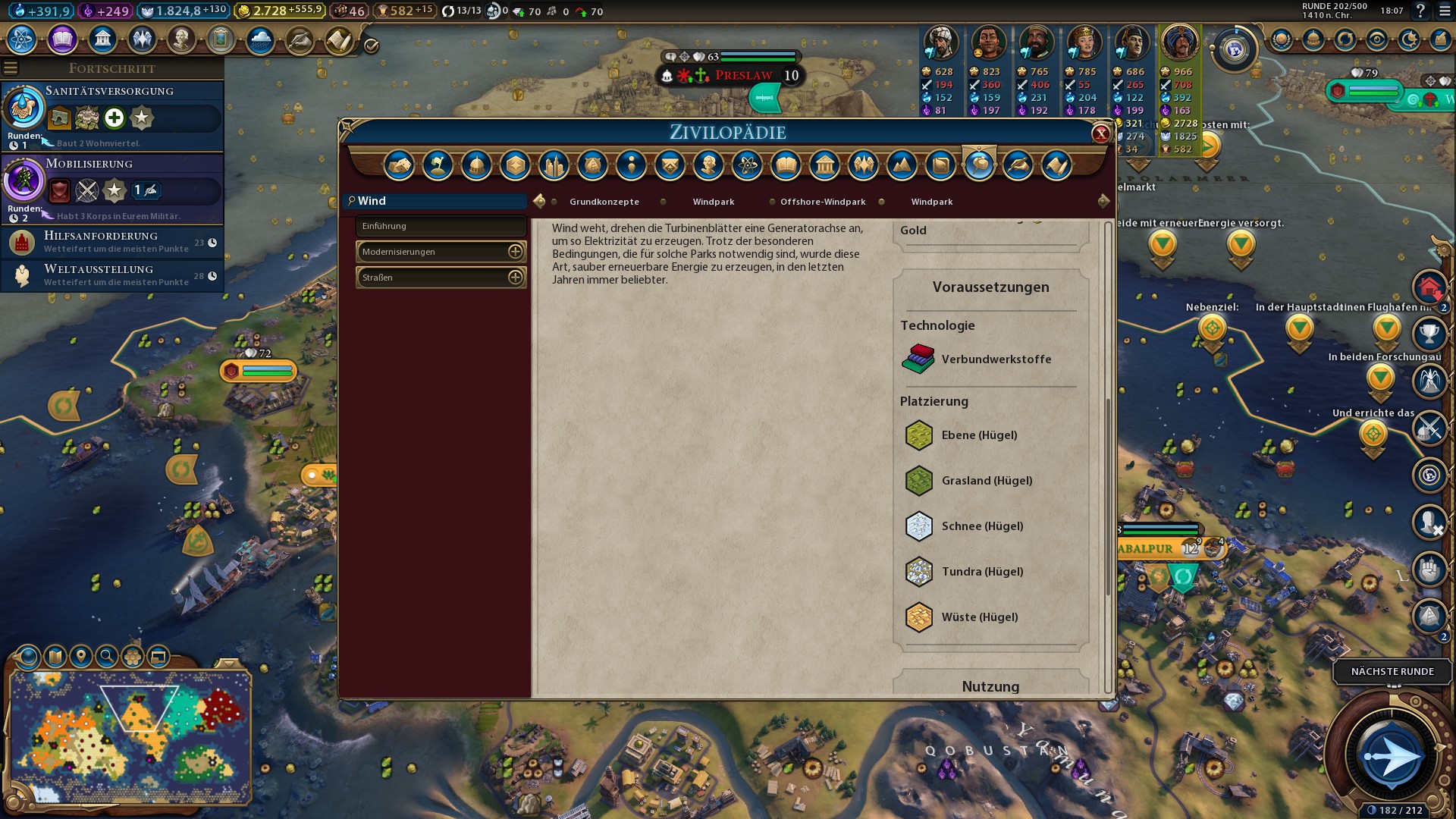Open the Einführung section

tap(441, 226)
